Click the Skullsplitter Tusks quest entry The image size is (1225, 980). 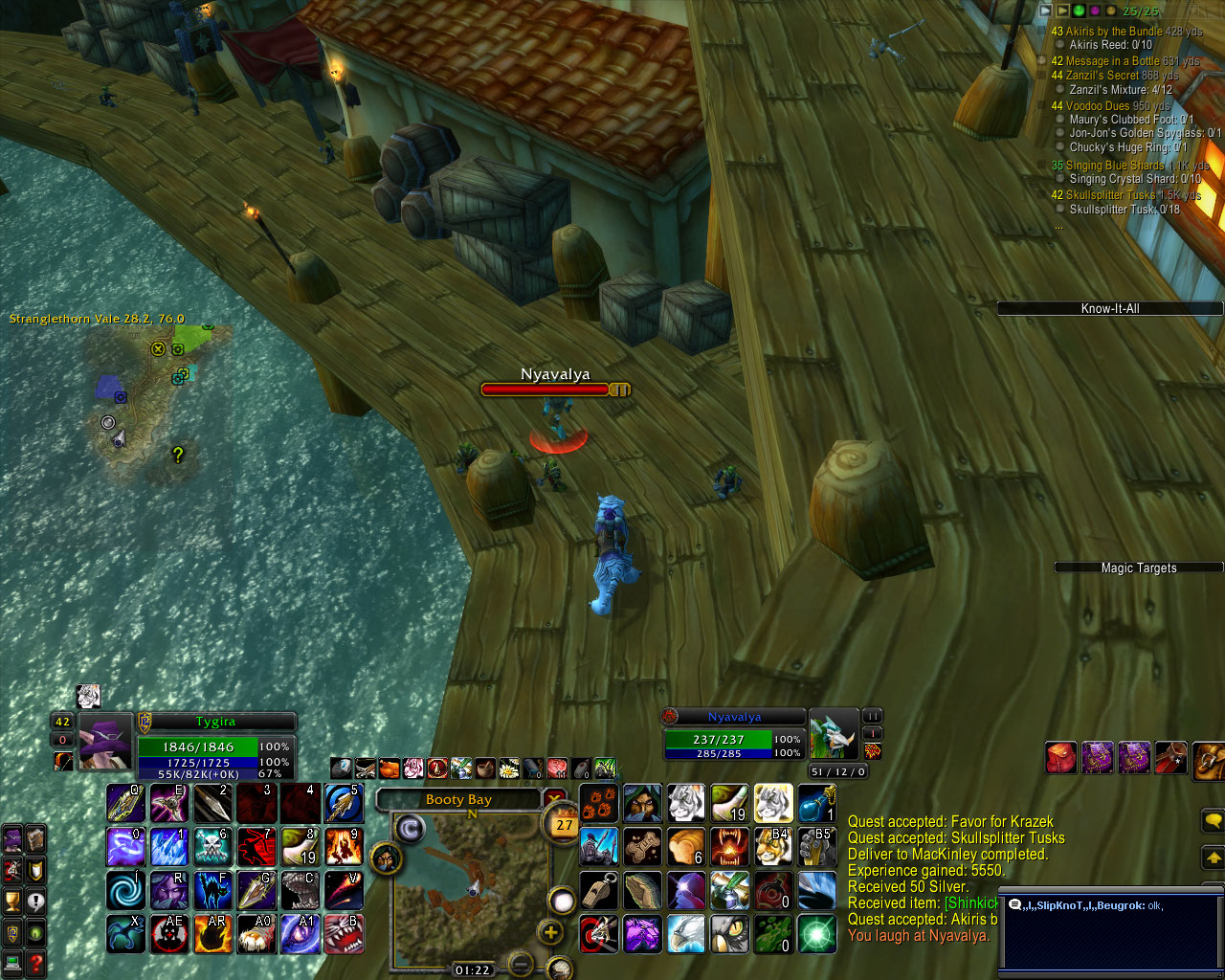(x=1110, y=195)
